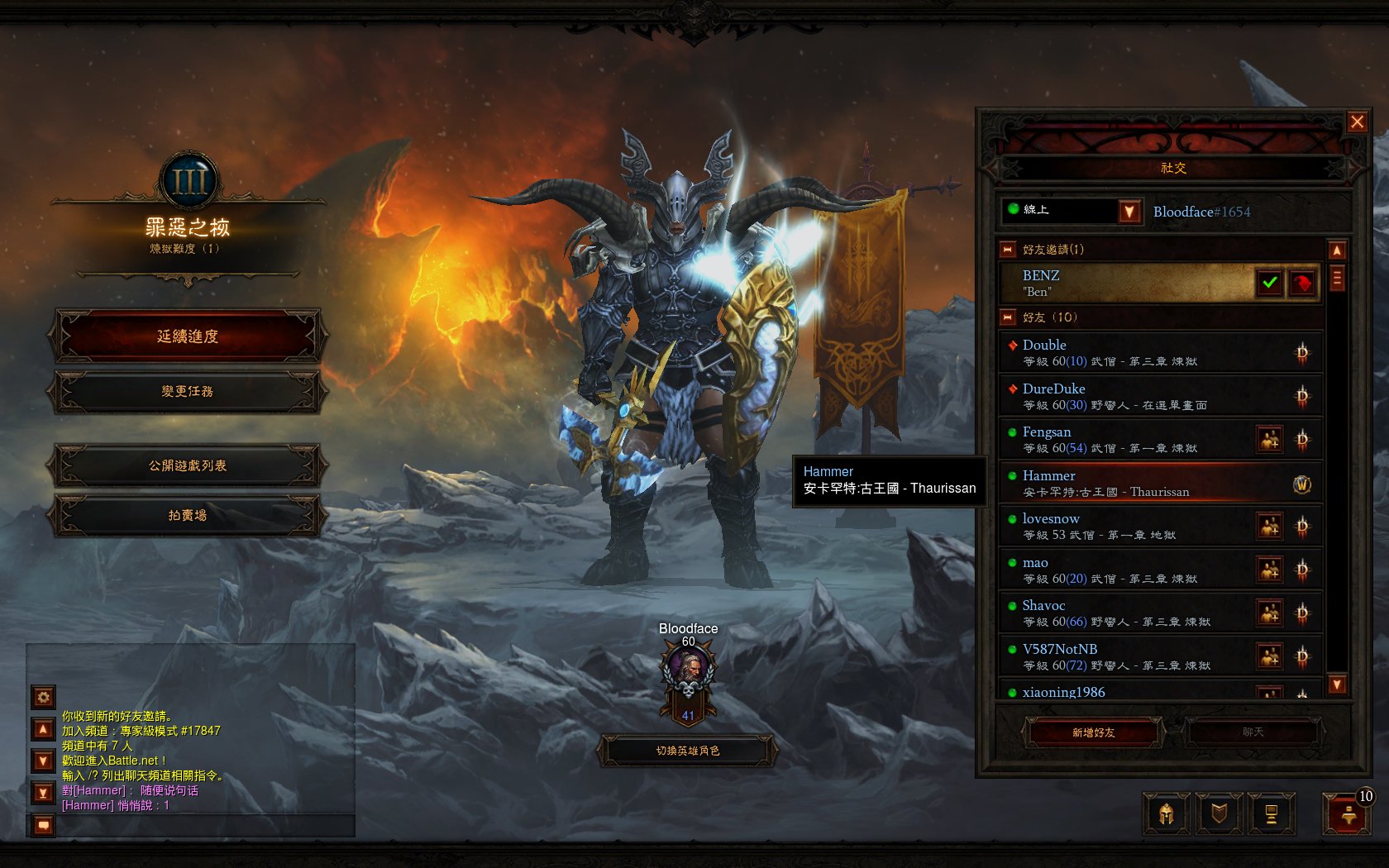Select friend Double in the friends list
The height and width of the screenshot is (868, 1389).
(1141, 352)
